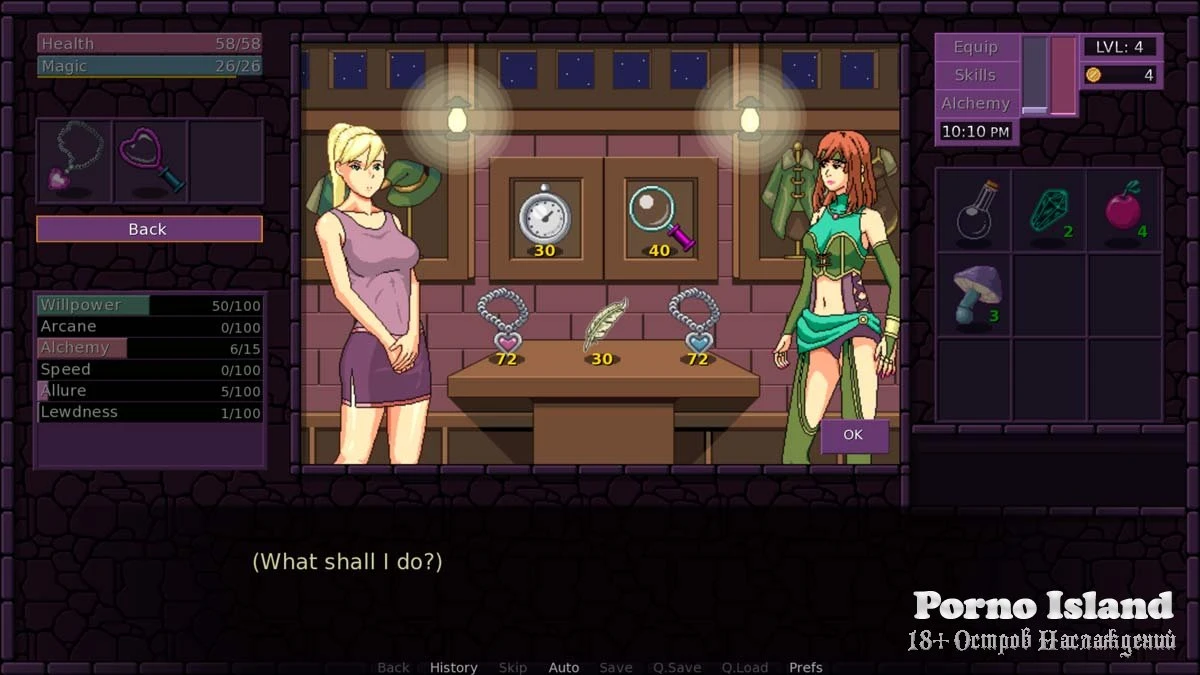Select the empty flask inventory slot
The width and height of the screenshot is (1200, 675).
pos(973,210)
